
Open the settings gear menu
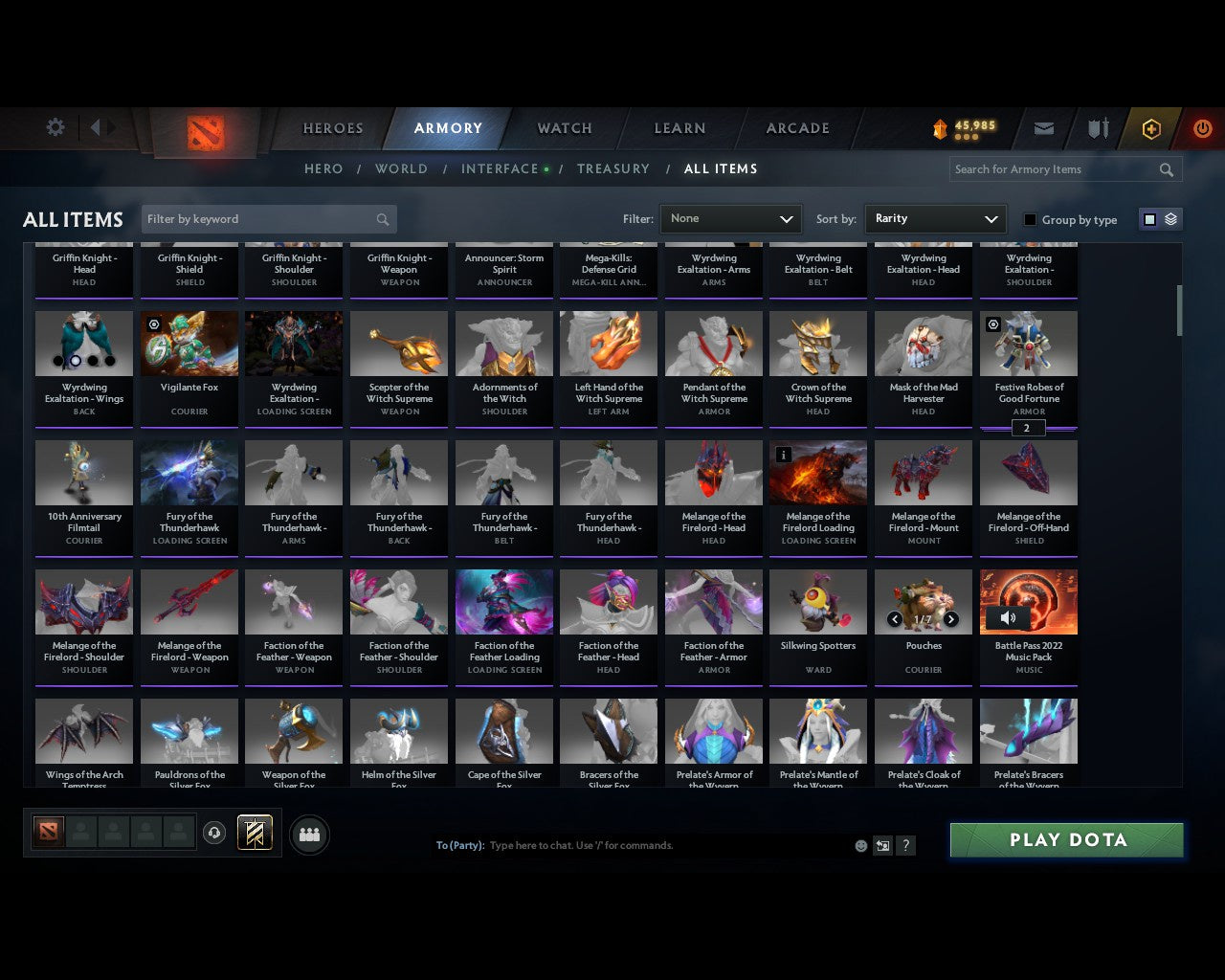(55, 126)
